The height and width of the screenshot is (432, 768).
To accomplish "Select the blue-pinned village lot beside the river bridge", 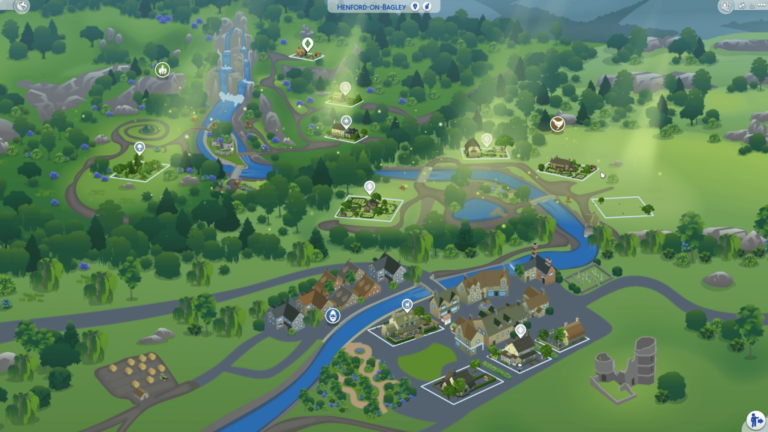I will (x=407, y=305).
